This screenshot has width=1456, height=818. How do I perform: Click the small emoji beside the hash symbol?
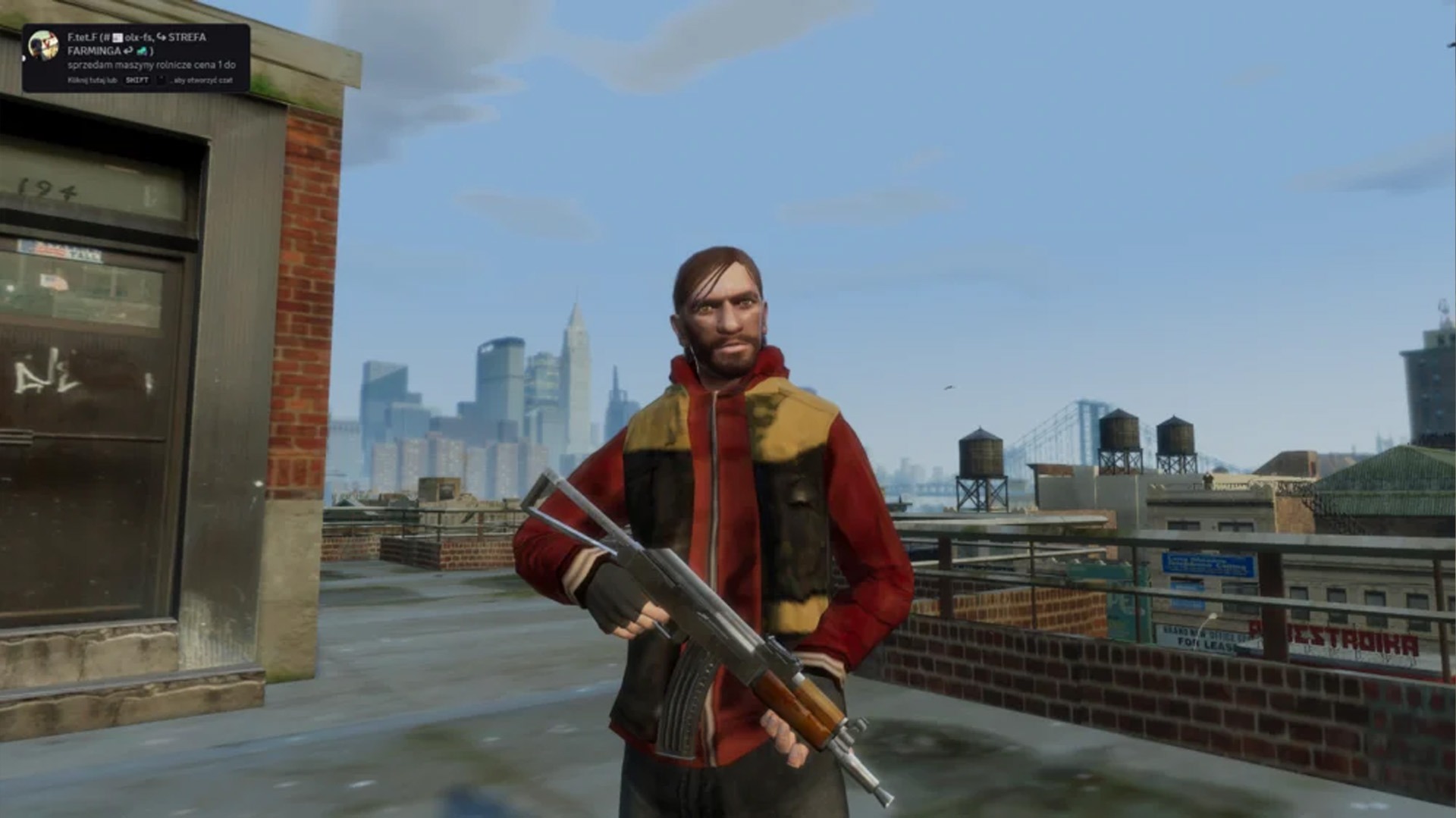click(x=116, y=38)
